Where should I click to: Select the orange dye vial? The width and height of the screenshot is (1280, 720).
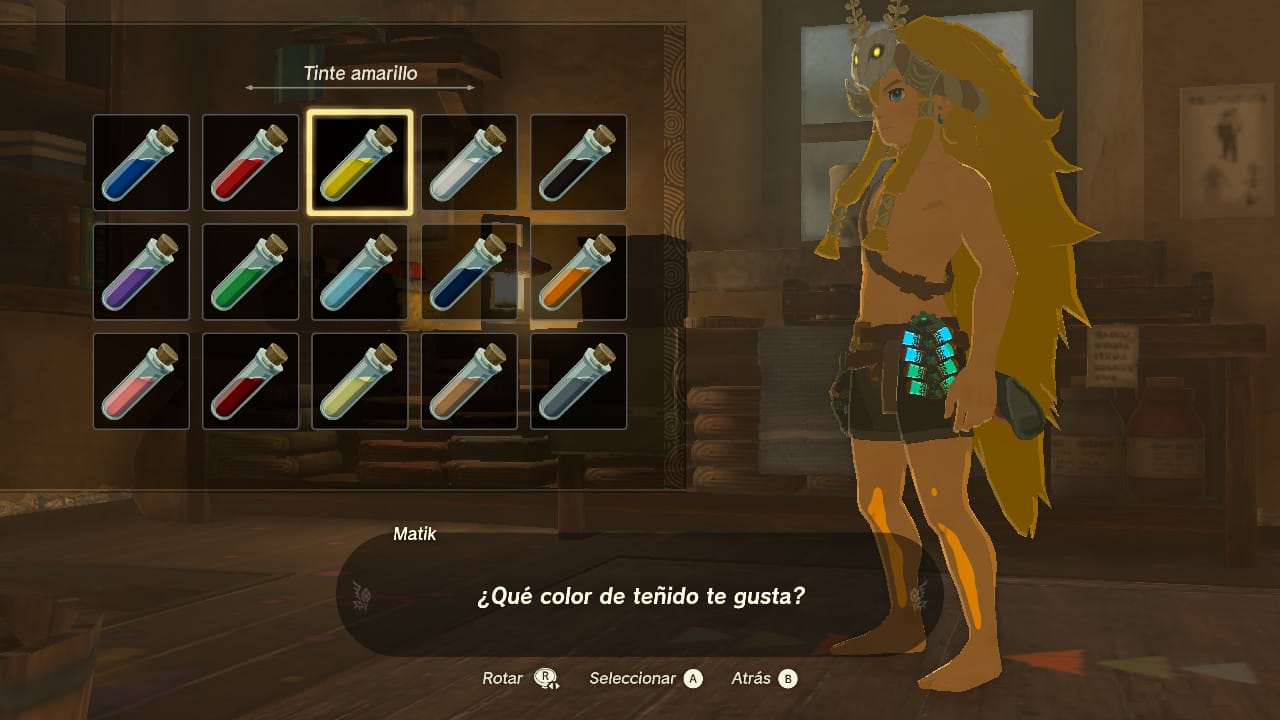(577, 272)
